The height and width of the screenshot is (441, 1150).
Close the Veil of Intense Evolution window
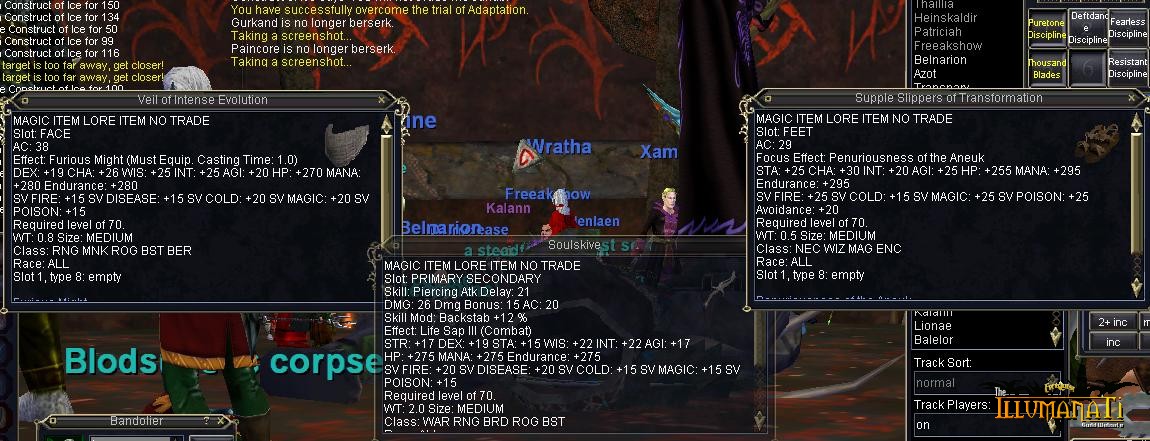383,100
